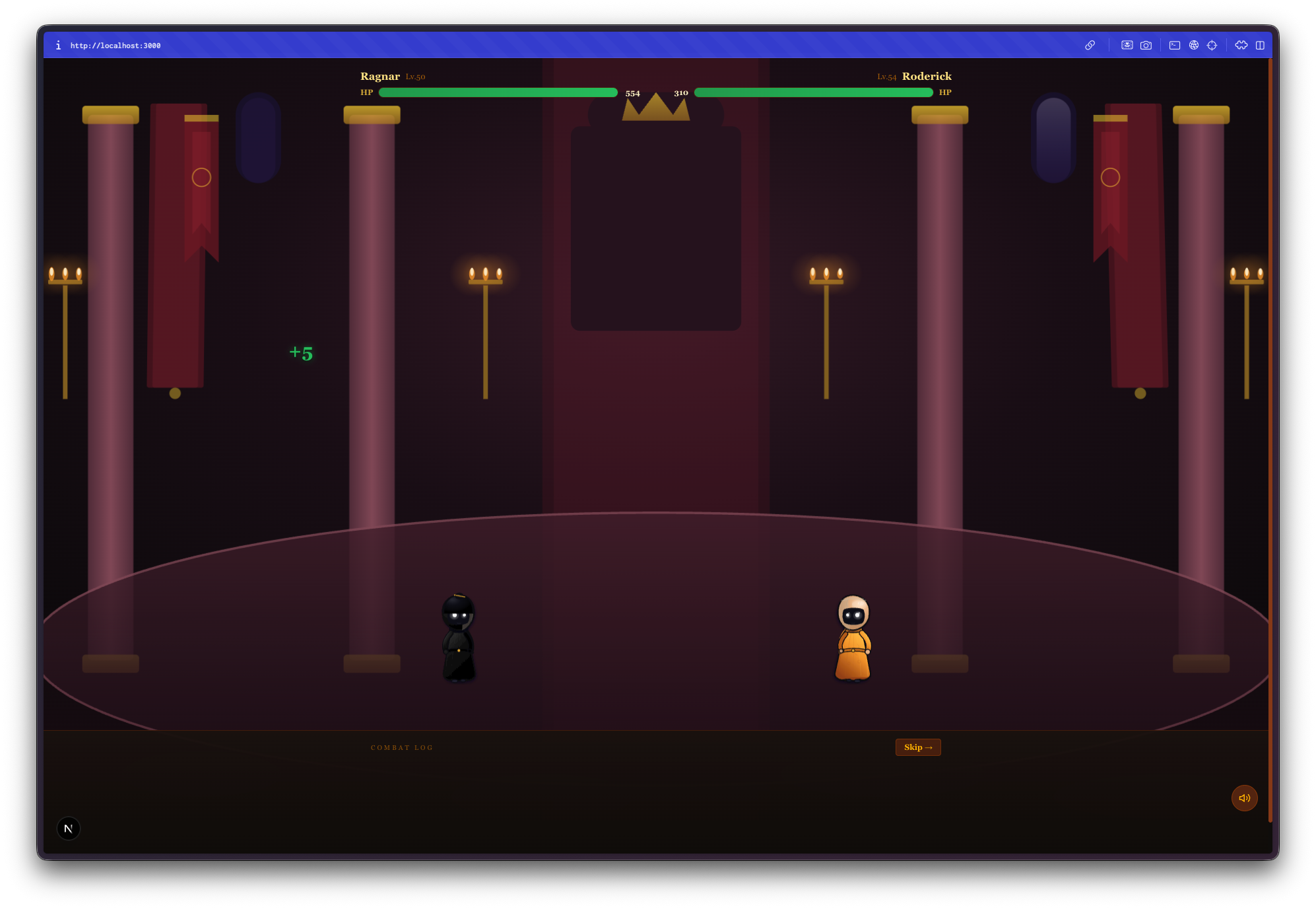
Task: Click the crosshair target icon
Action: click(x=1213, y=45)
